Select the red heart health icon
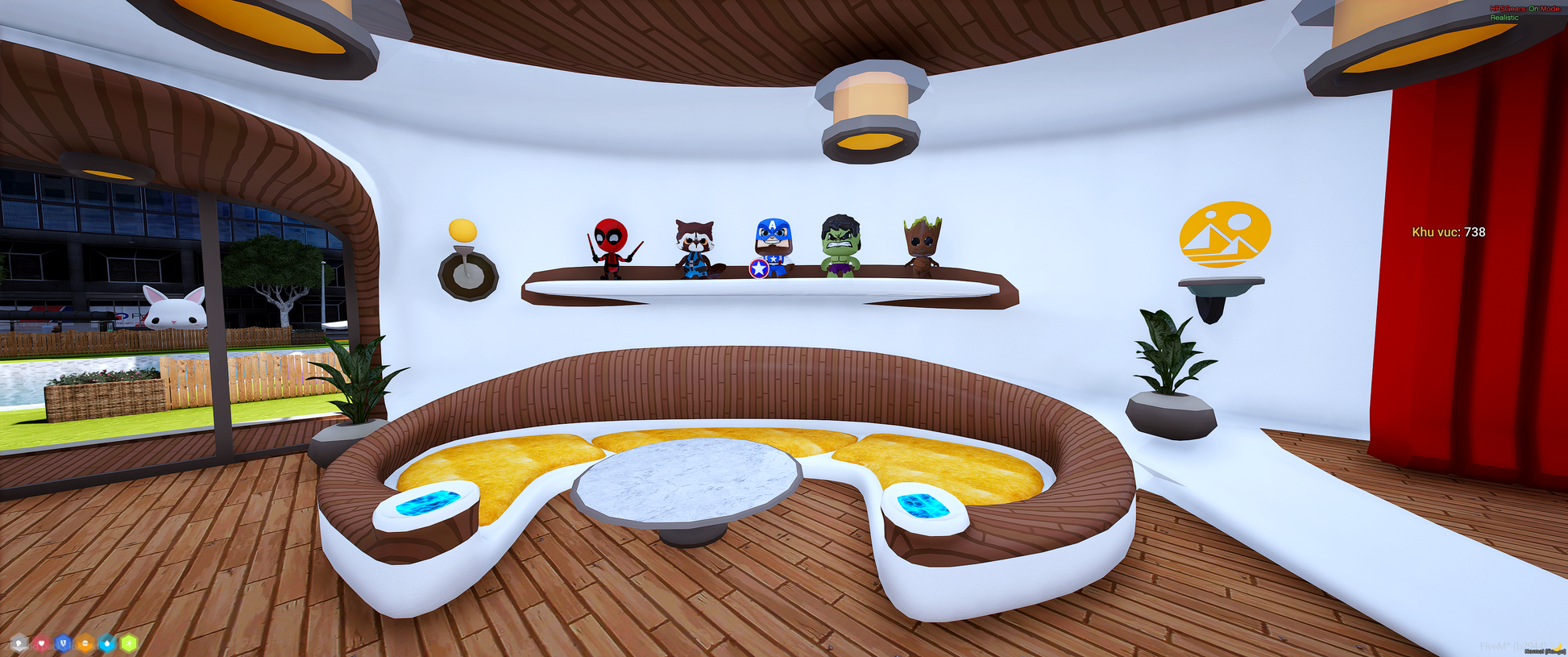This screenshot has height=657, width=1568. click(x=40, y=643)
